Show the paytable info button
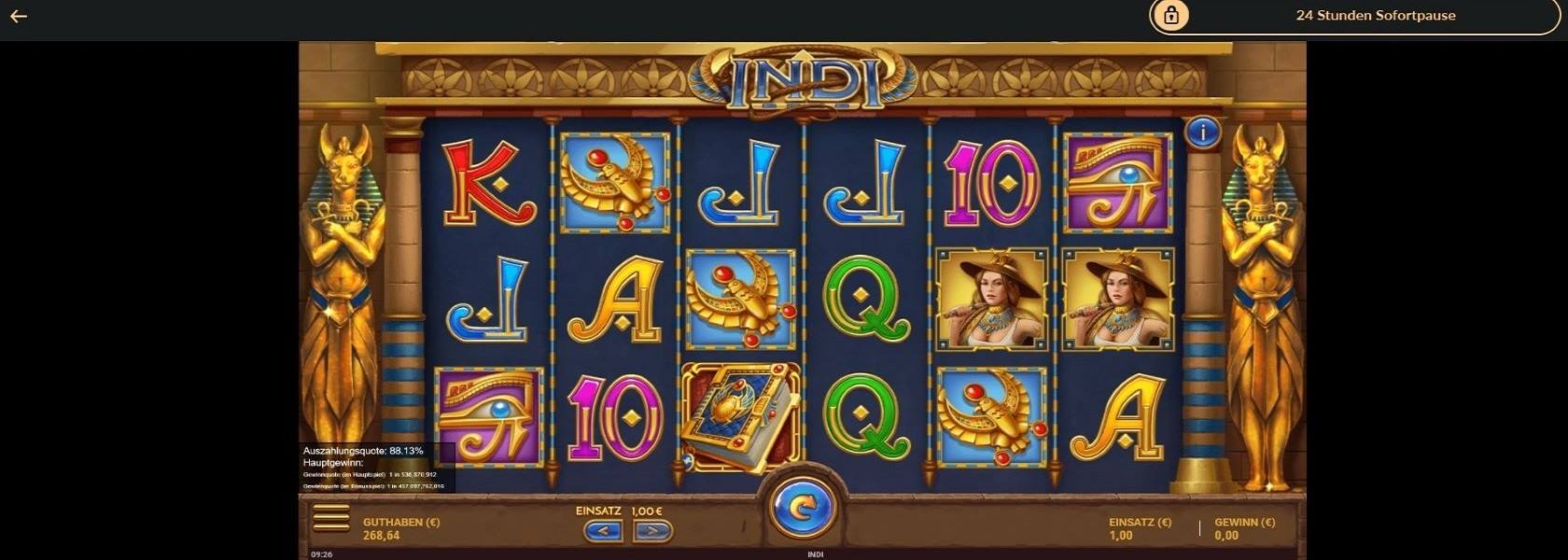Image resolution: width=1568 pixels, height=560 pixels. pos(1202,133)
